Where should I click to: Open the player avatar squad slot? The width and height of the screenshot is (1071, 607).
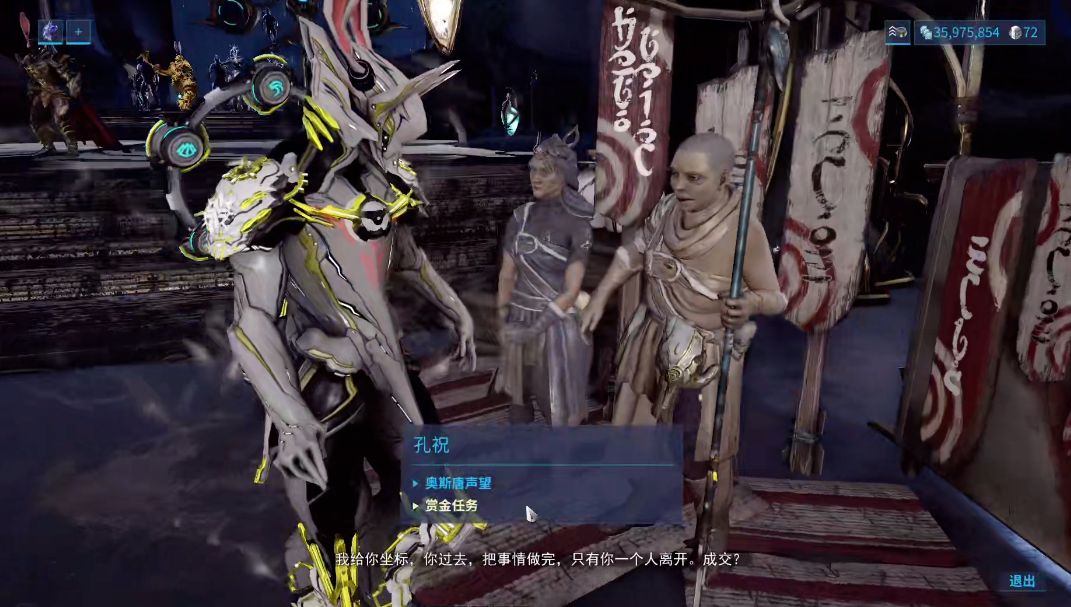51,32
